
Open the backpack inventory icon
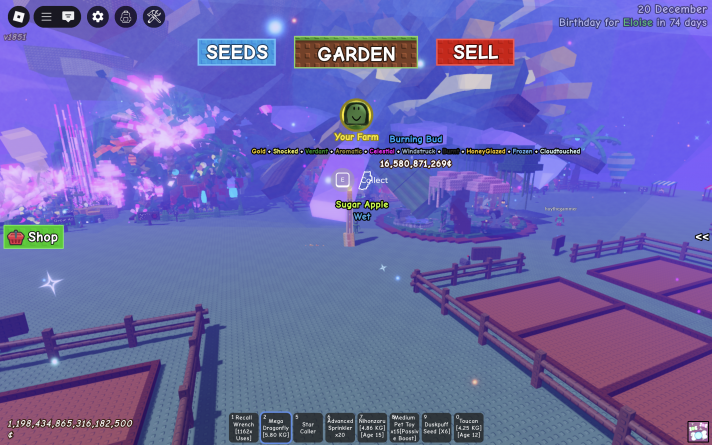tap(125, 17)
